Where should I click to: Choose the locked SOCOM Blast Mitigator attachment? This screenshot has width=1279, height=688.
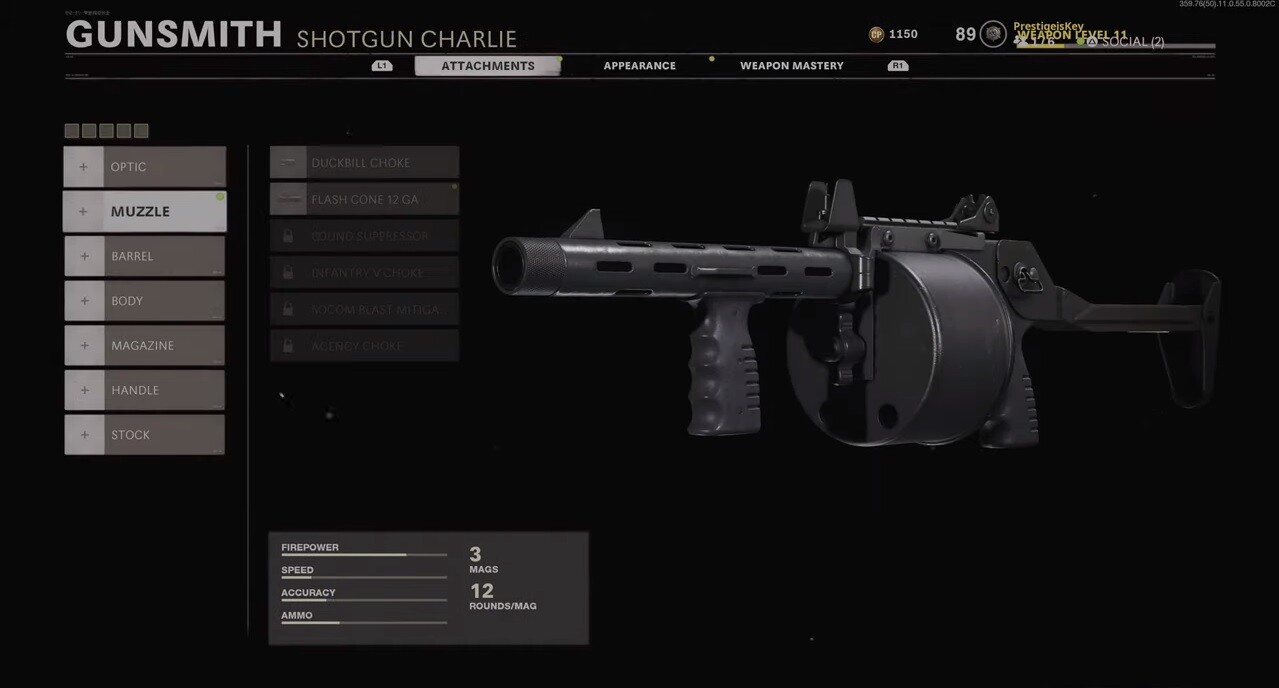(x=364, y=309)
